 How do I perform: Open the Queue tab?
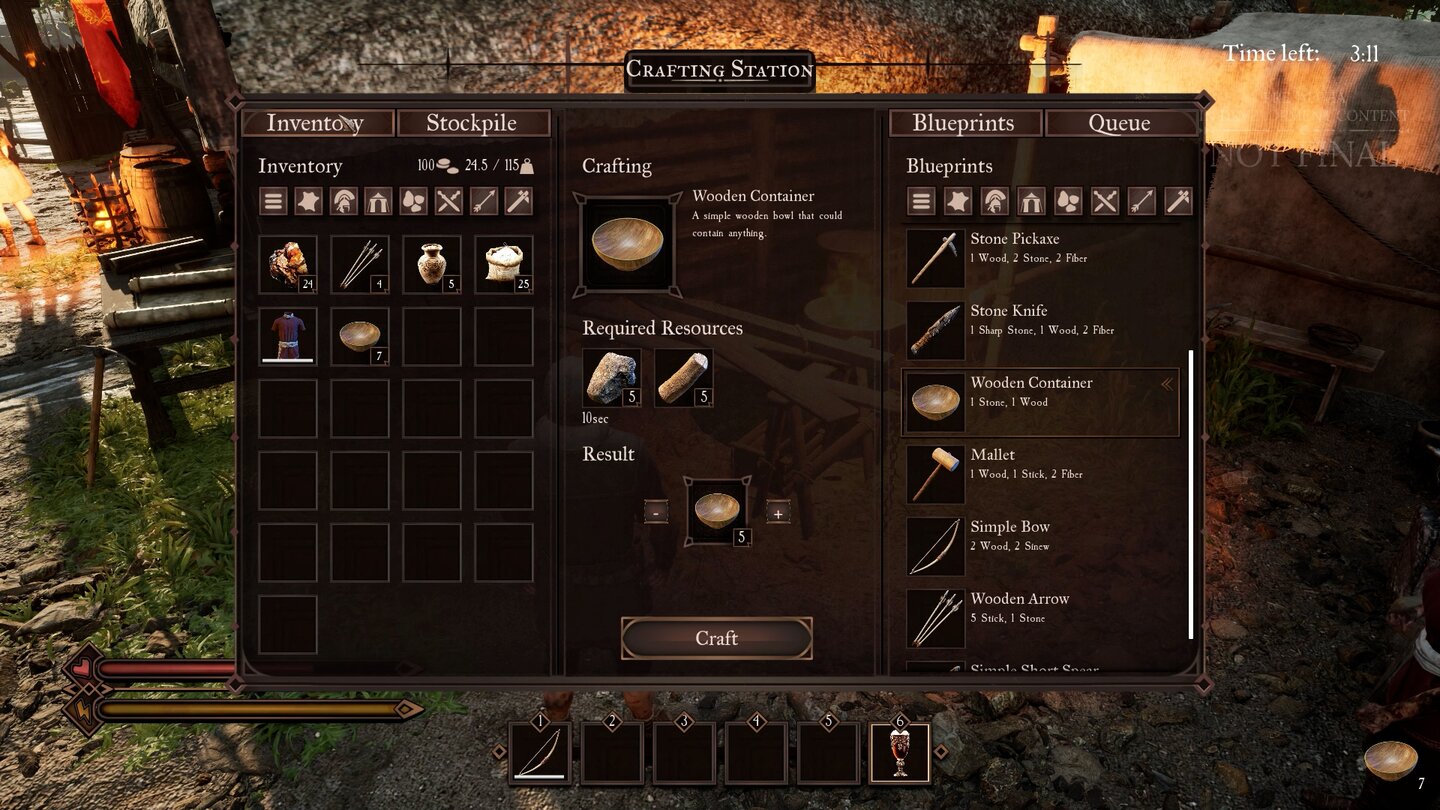coord(1119,123)
